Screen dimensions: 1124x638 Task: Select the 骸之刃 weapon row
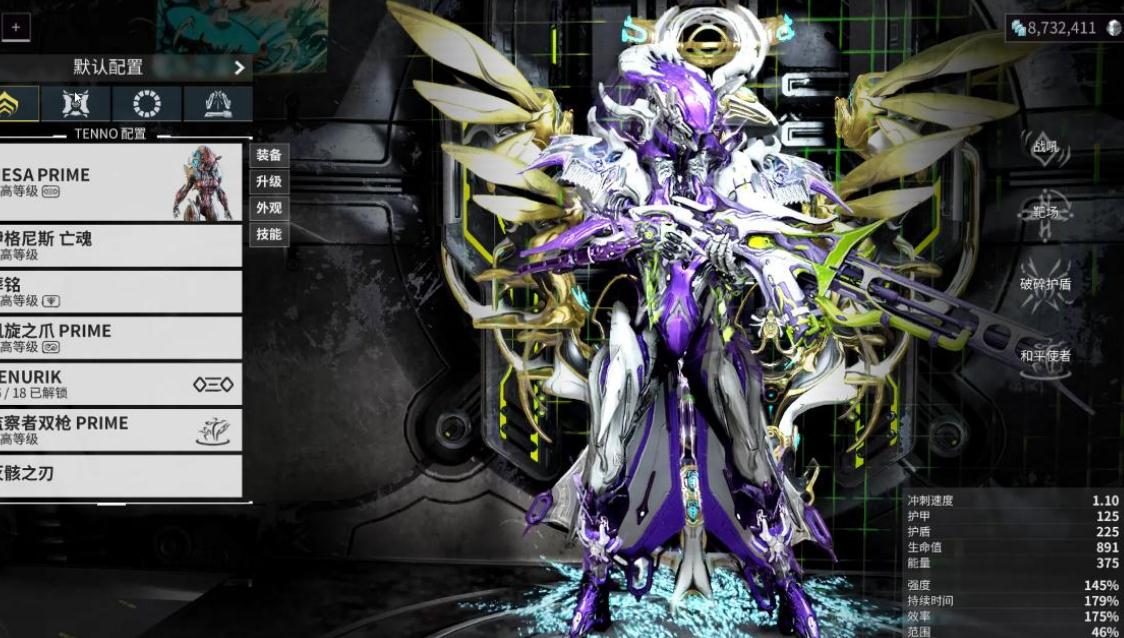click(120, 474)
